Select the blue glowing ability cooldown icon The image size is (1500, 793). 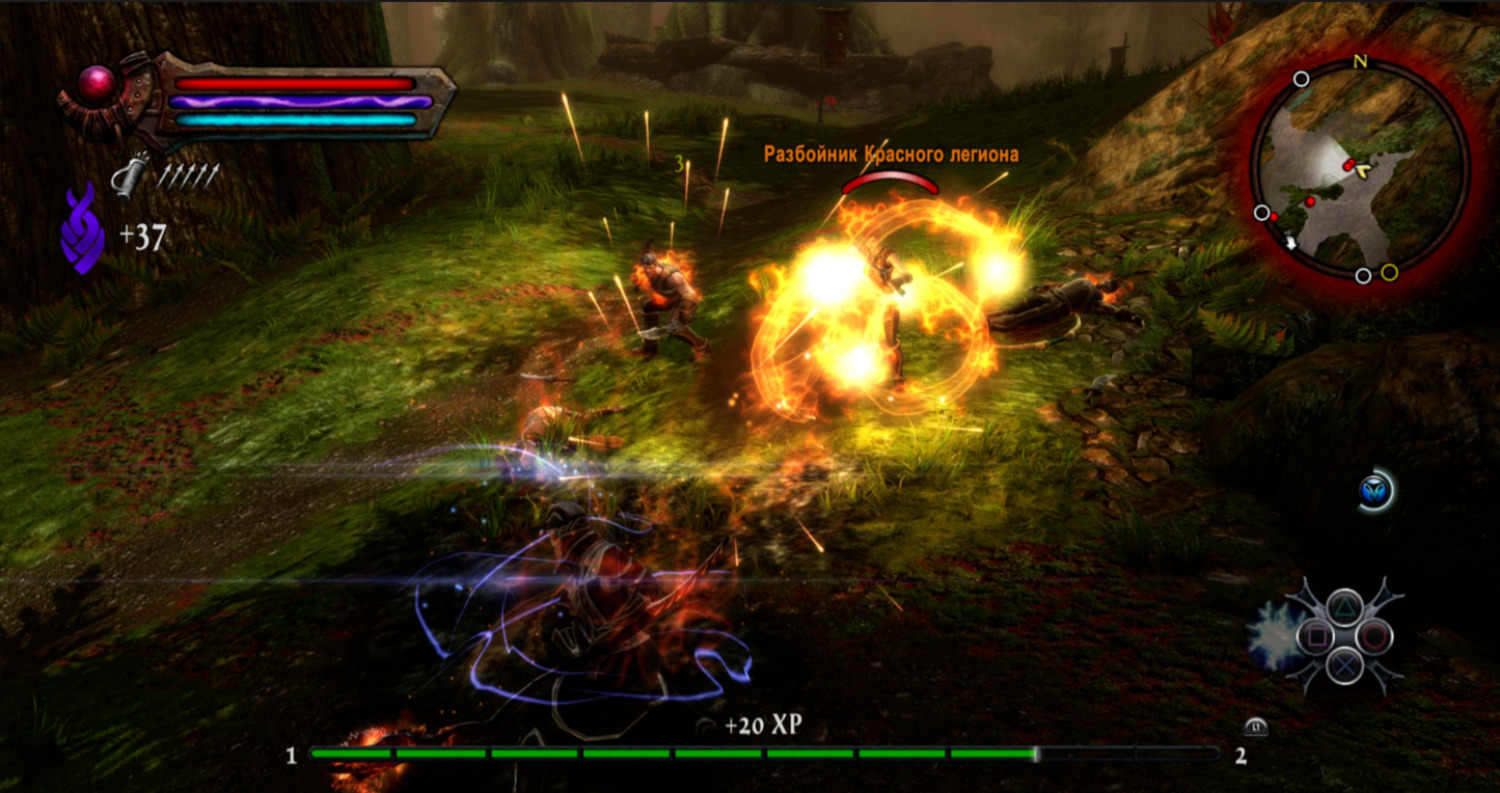pos(1375,490)
